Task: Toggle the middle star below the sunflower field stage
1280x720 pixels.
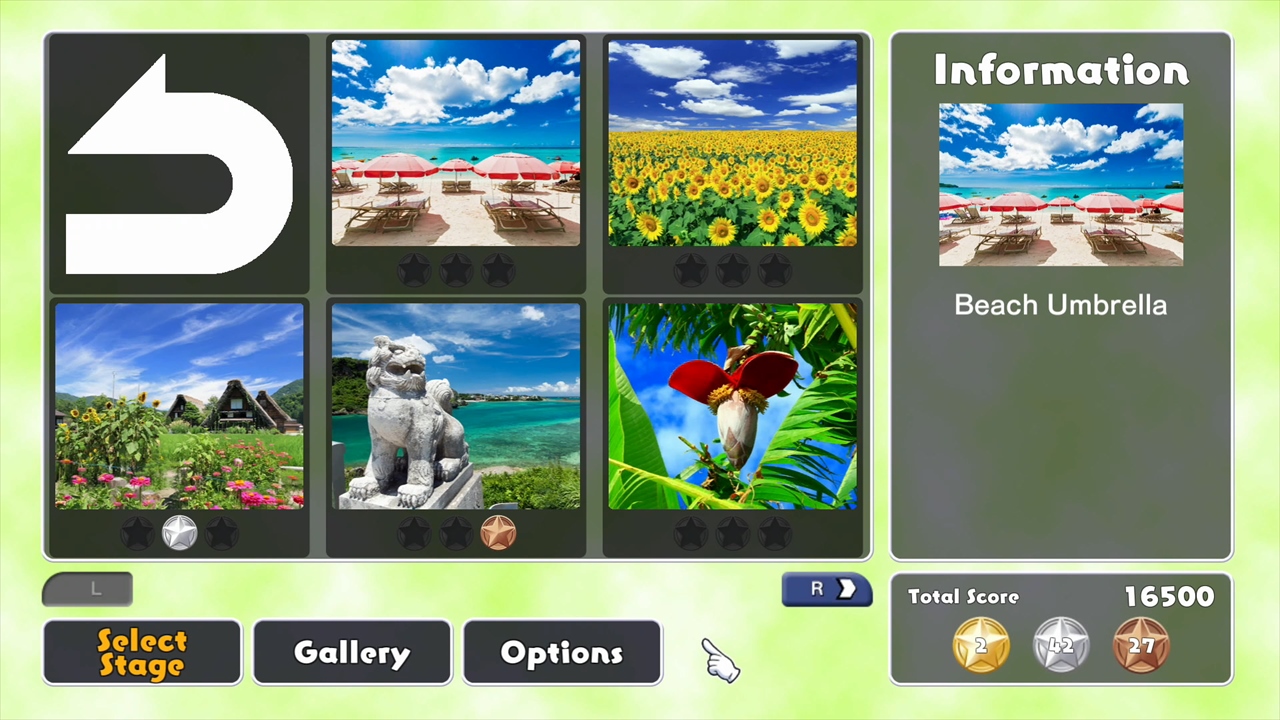Action: [733, 270]
